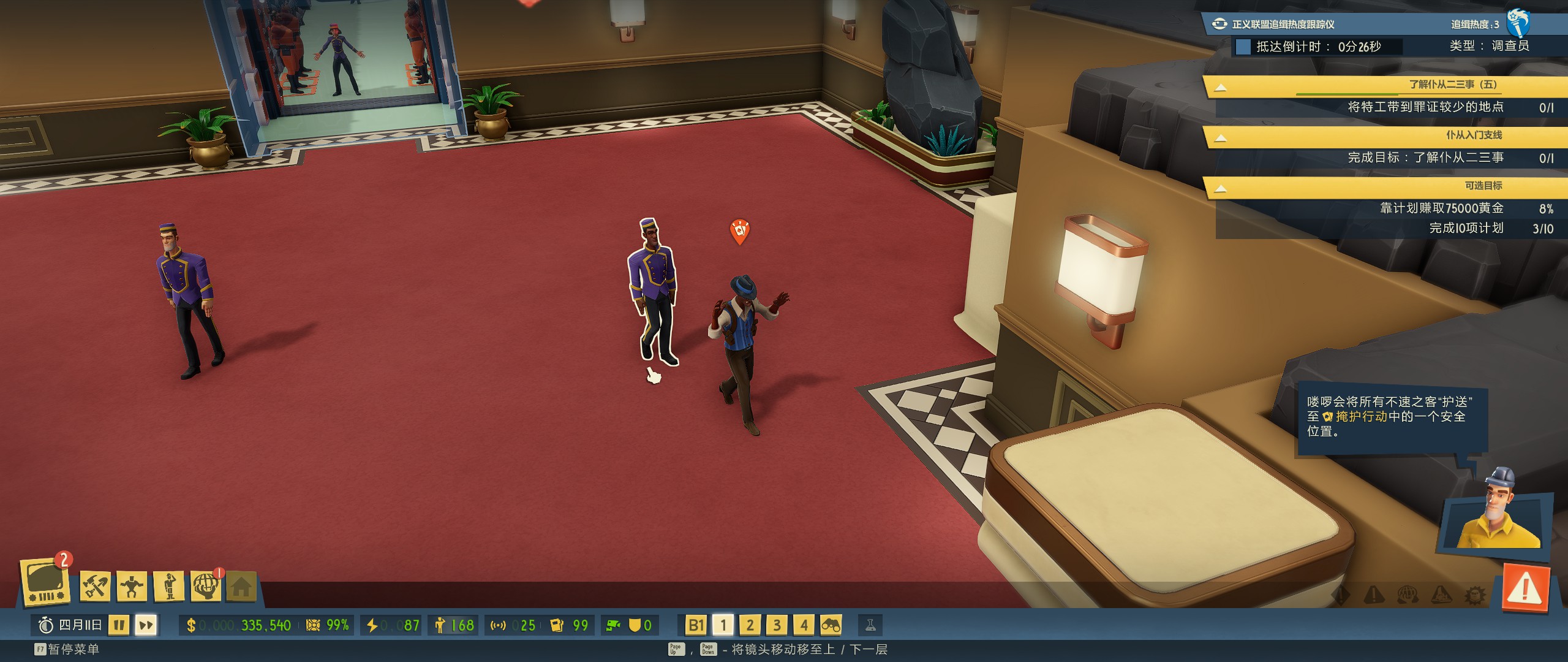Image resolution: width=1568 pixels, height=662 pixels.
Task: Collapse the 仆从入门支线 objective header
Action: [1220, 138]
